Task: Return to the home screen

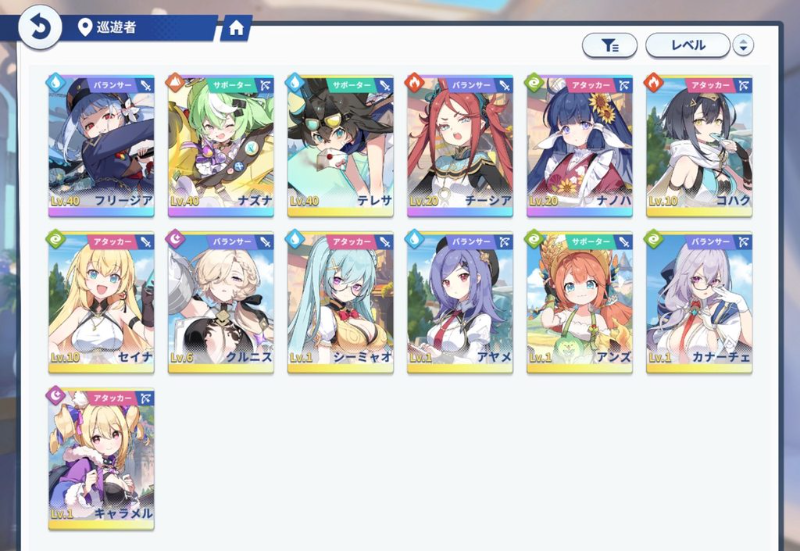Action: [236, 28]
